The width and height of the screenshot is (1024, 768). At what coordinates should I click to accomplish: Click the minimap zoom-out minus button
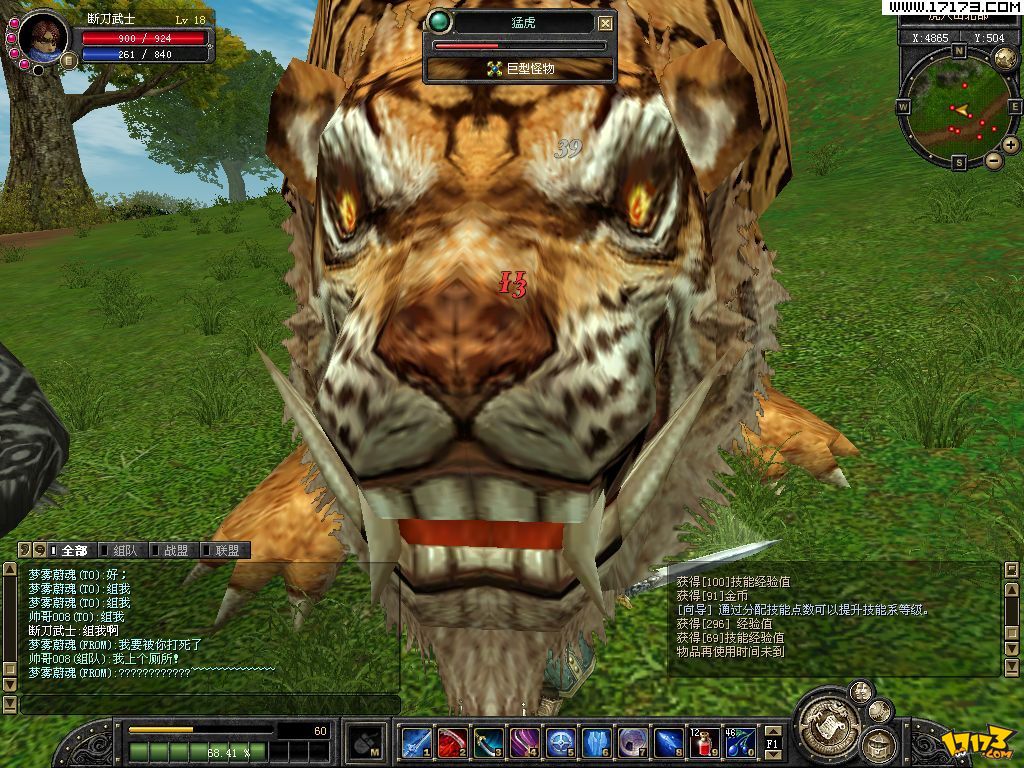993,160
